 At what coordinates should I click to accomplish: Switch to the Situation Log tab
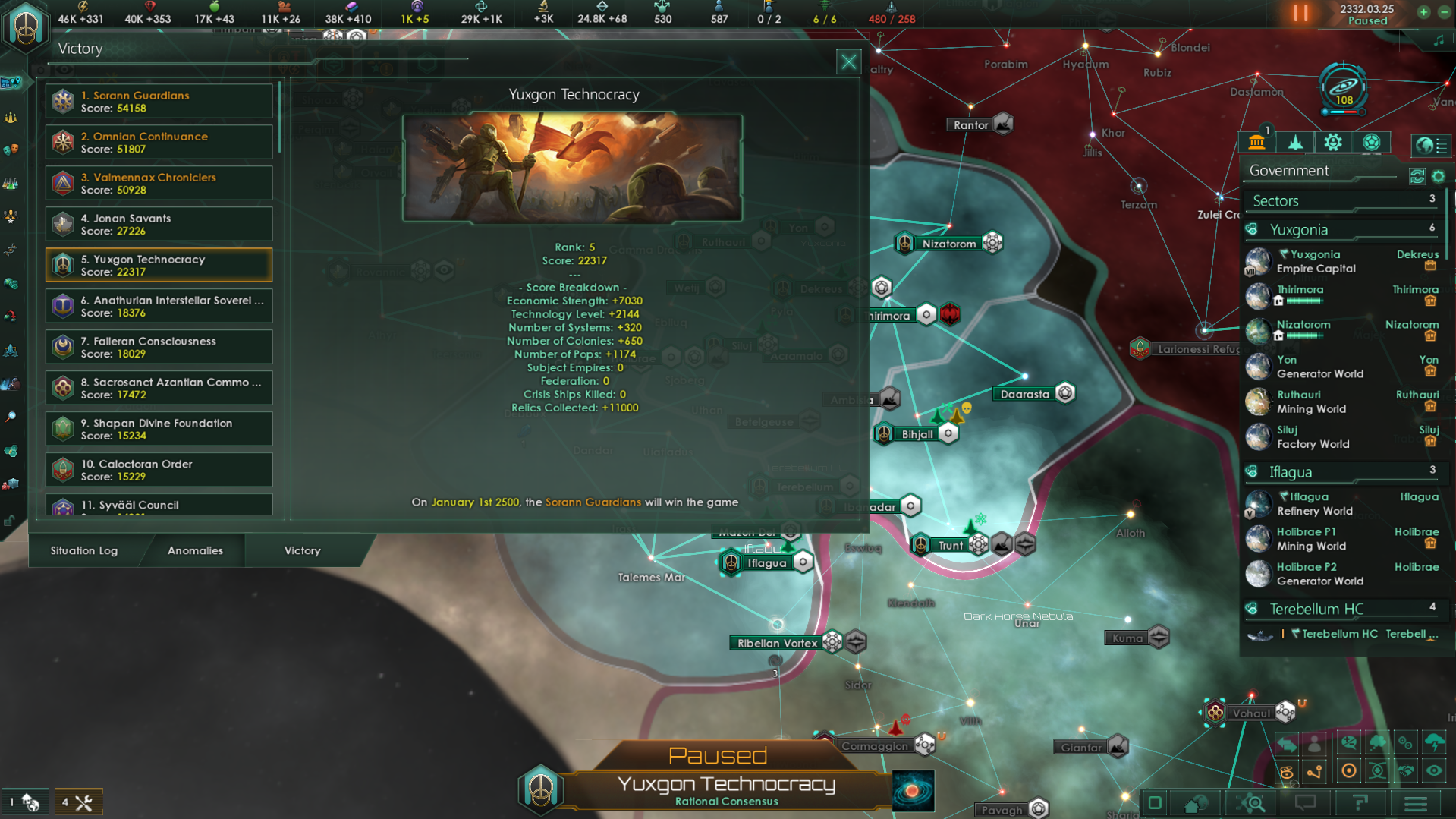84,550
